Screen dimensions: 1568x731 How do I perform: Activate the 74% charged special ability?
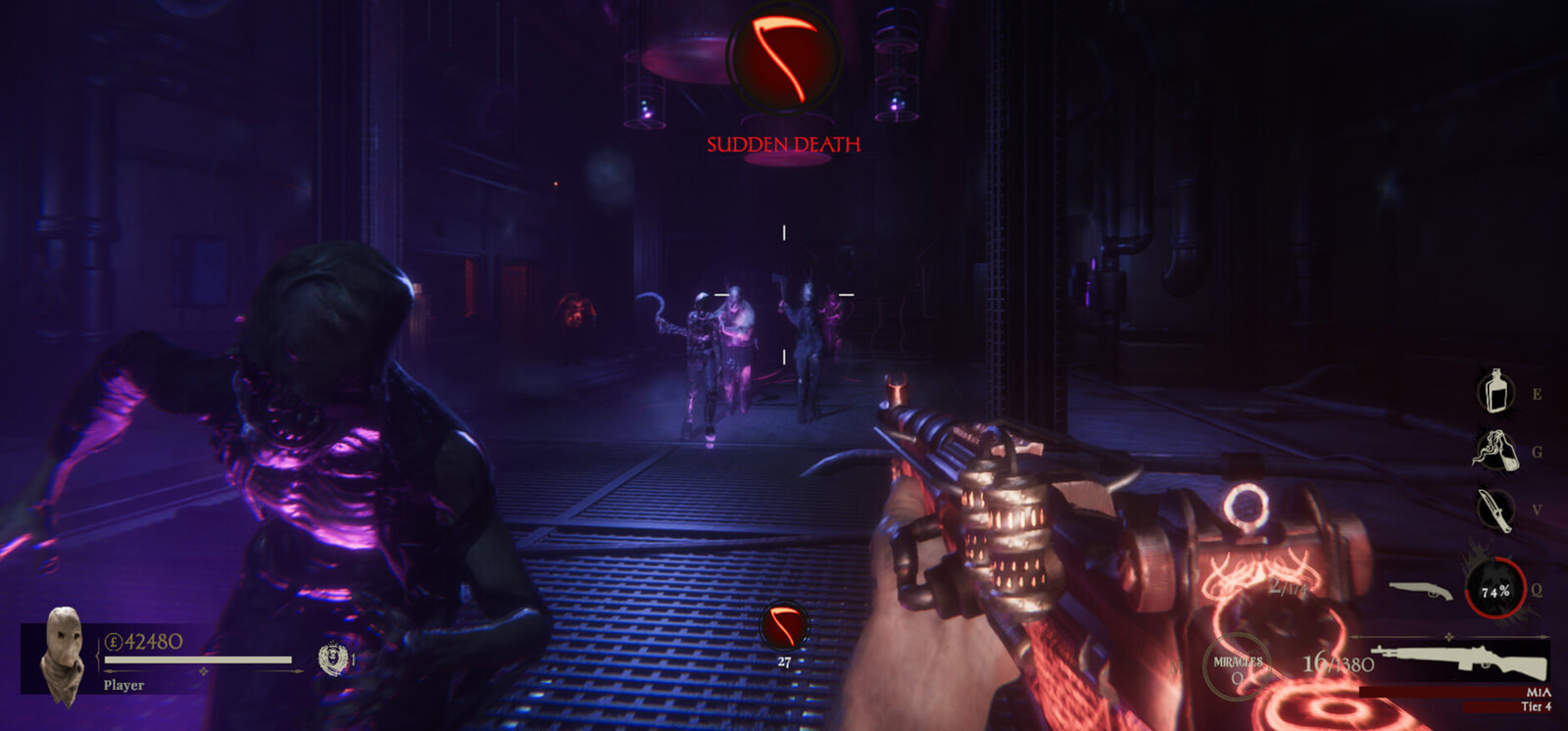pyautogui.click(x=1495, y=590)
